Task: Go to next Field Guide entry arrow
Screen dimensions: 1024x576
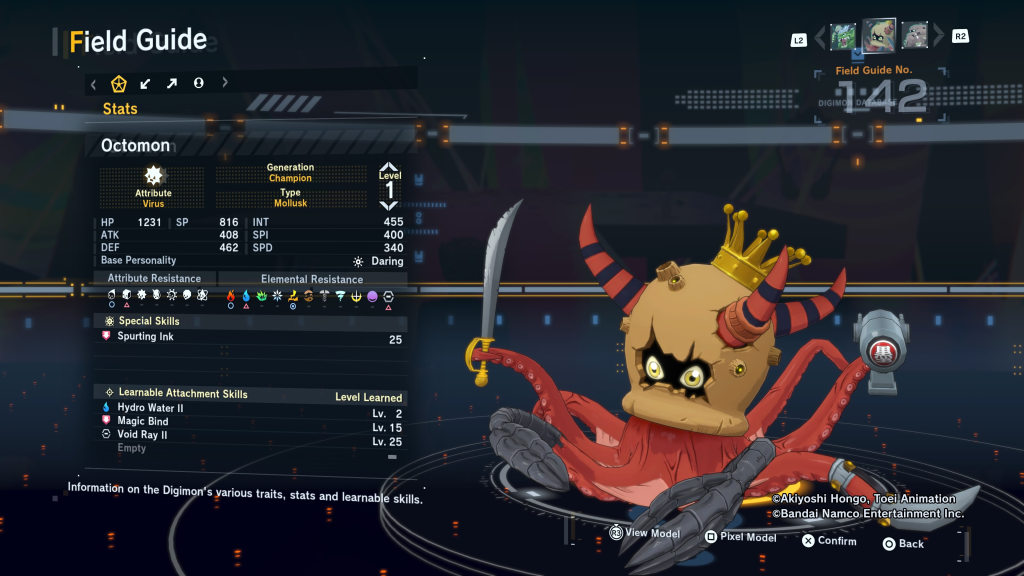Action: [x=938, y=38]
